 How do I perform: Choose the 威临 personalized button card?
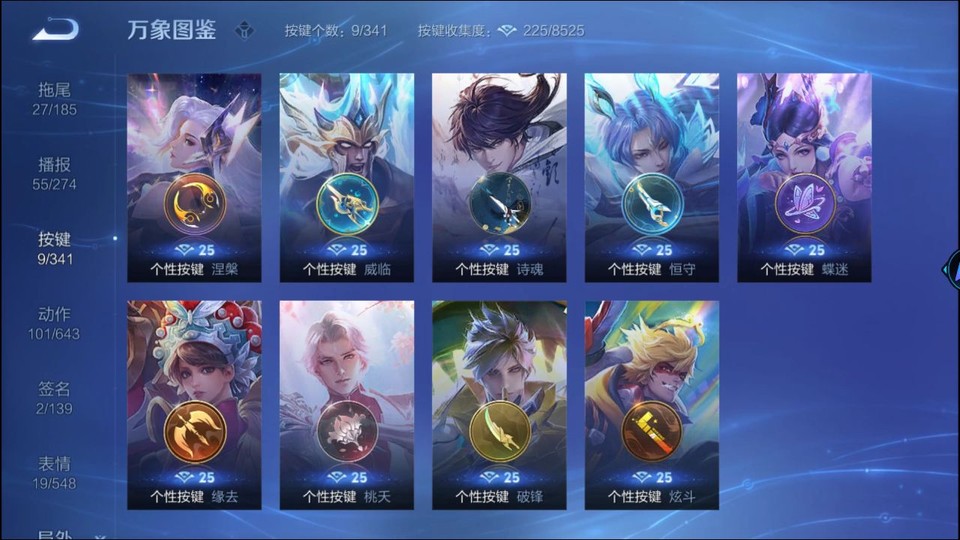[347, 178]
